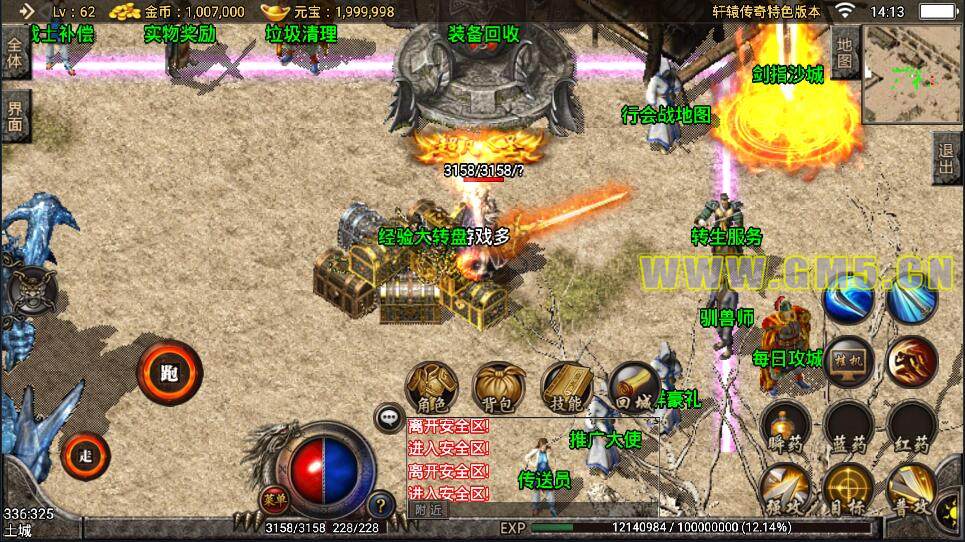965x542 pixels.
Task: Activate the 普攻 normal attack
Action: pyautogui.click(x=911, y=489)
